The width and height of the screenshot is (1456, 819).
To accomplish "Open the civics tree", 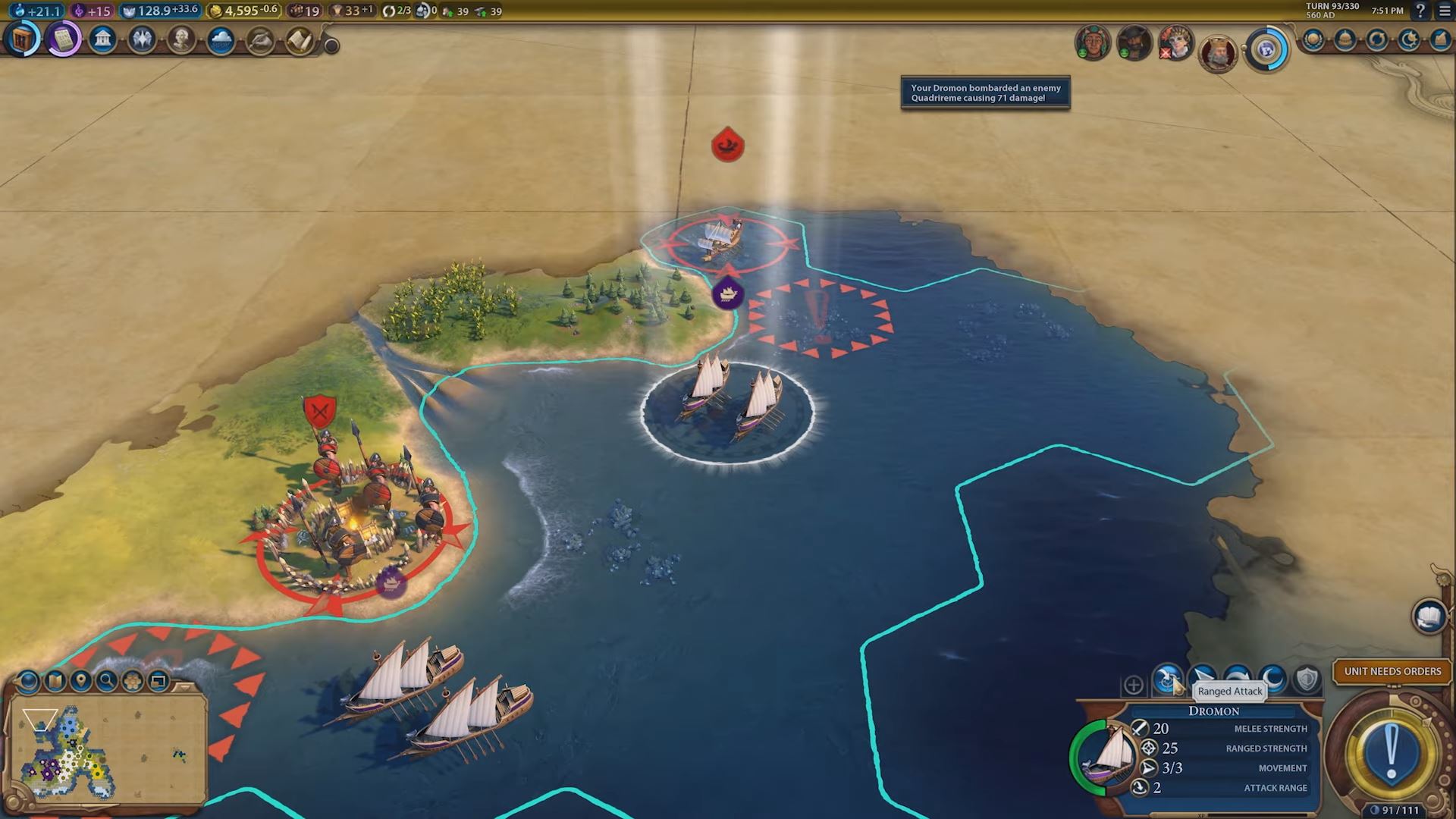I will tap(64, 39).
